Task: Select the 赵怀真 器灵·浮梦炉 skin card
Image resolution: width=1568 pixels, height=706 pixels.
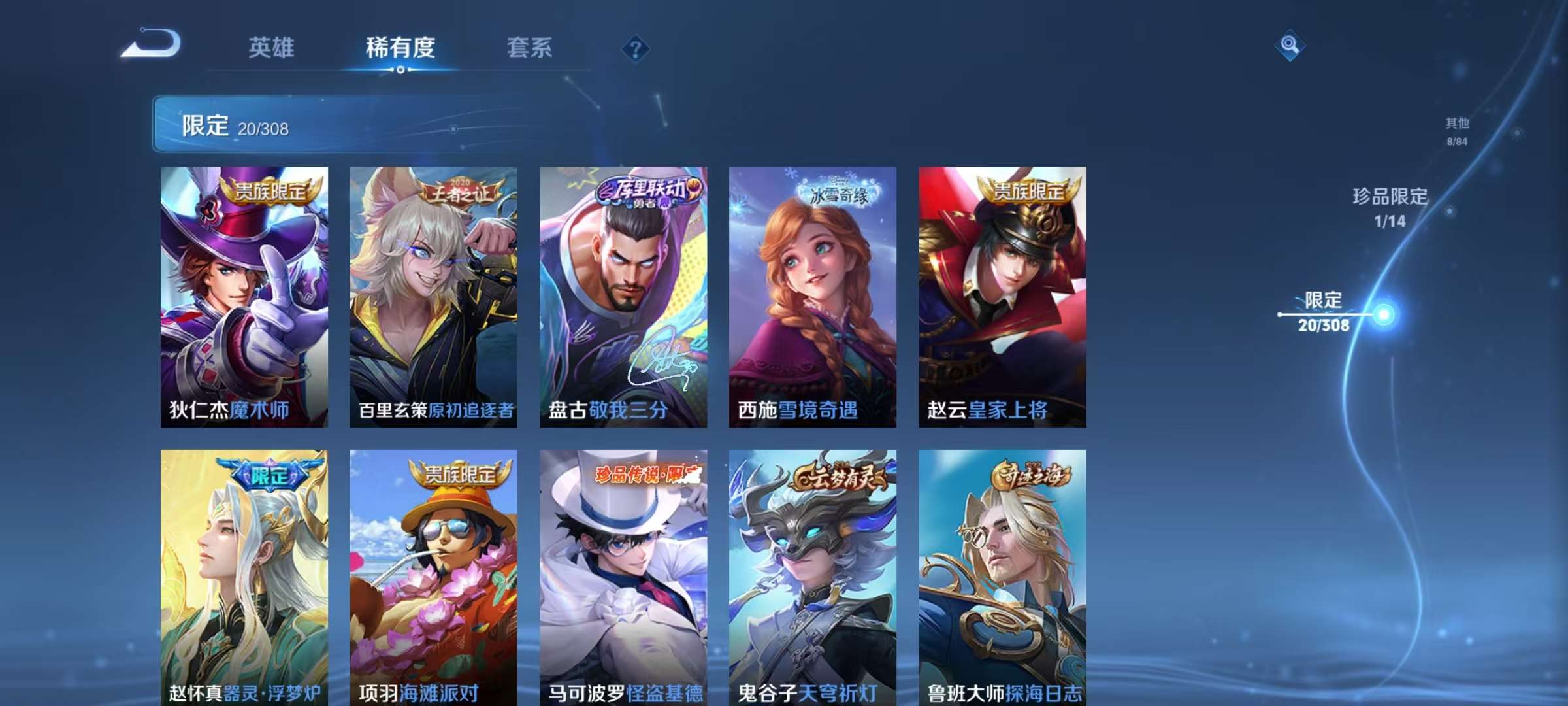Action: (244, 577)
